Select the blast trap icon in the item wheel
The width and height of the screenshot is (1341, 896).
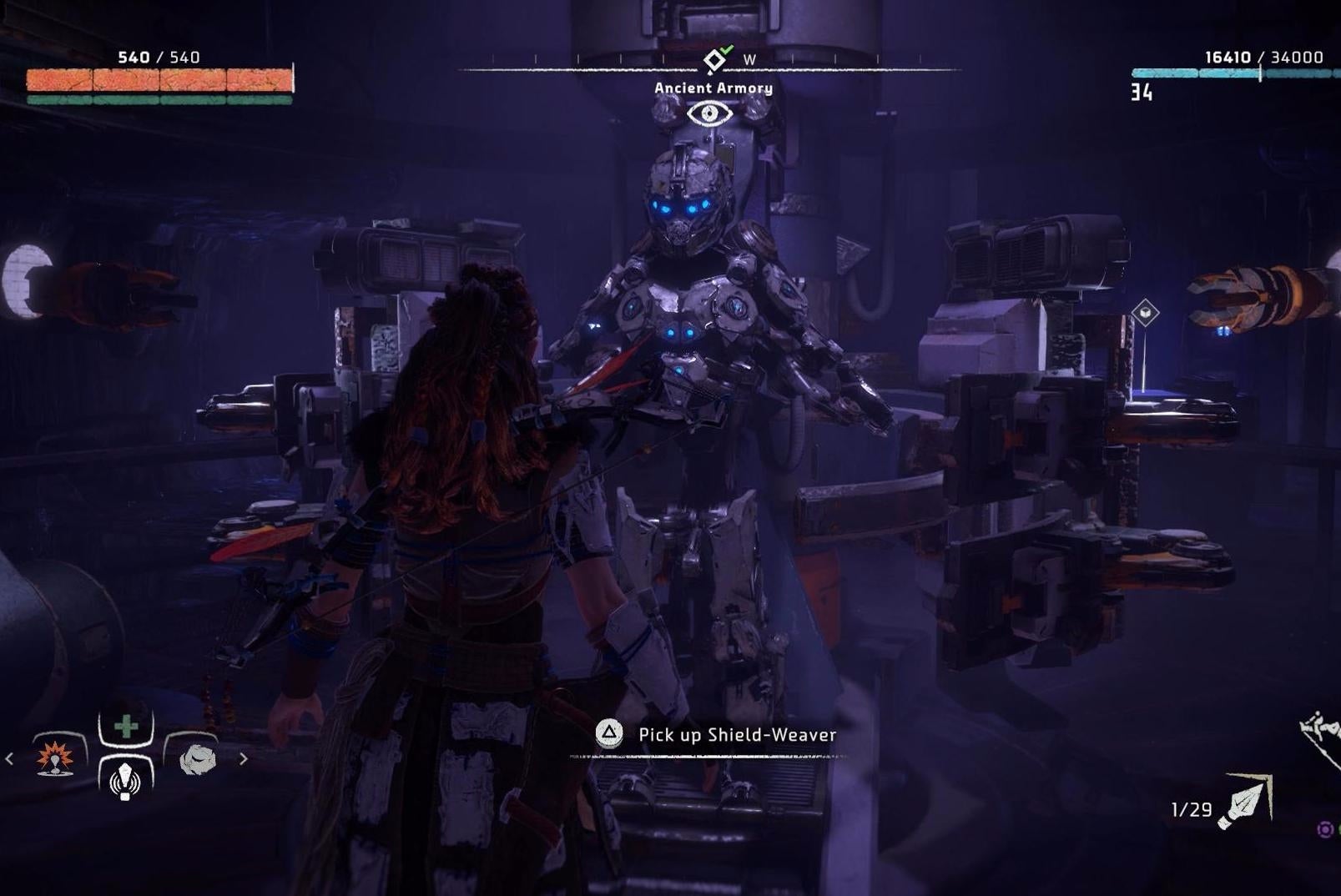[53, 760]
